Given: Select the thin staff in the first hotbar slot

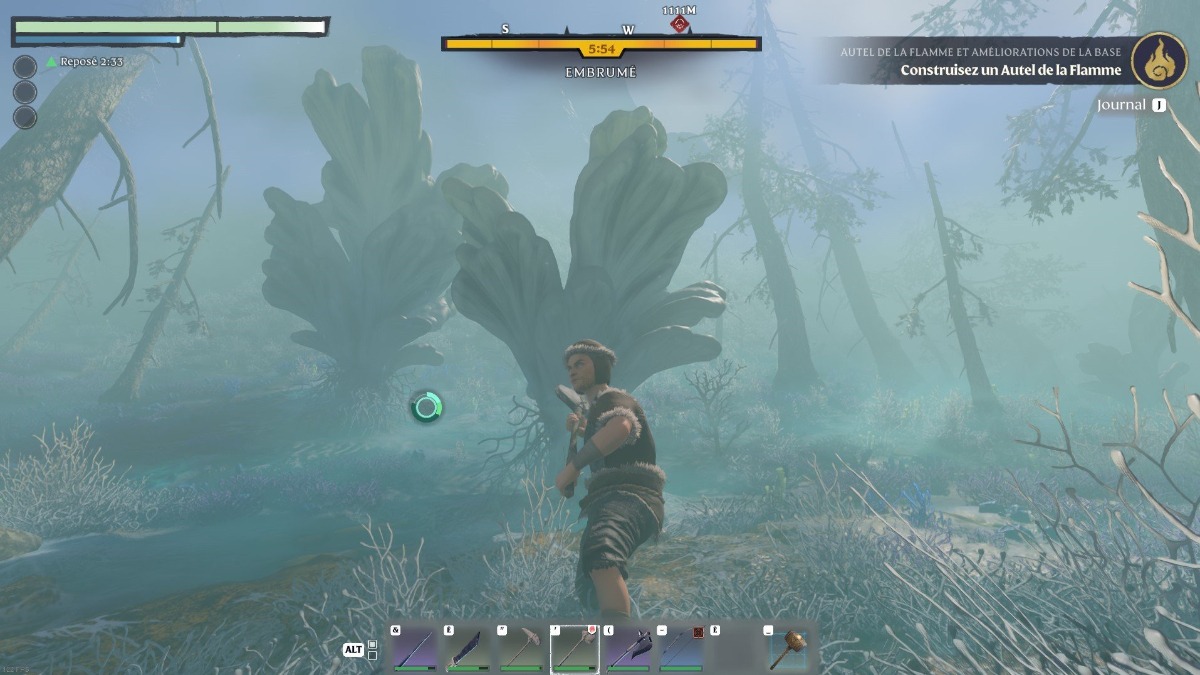Looking at the screenshot, I should point(415,649).
